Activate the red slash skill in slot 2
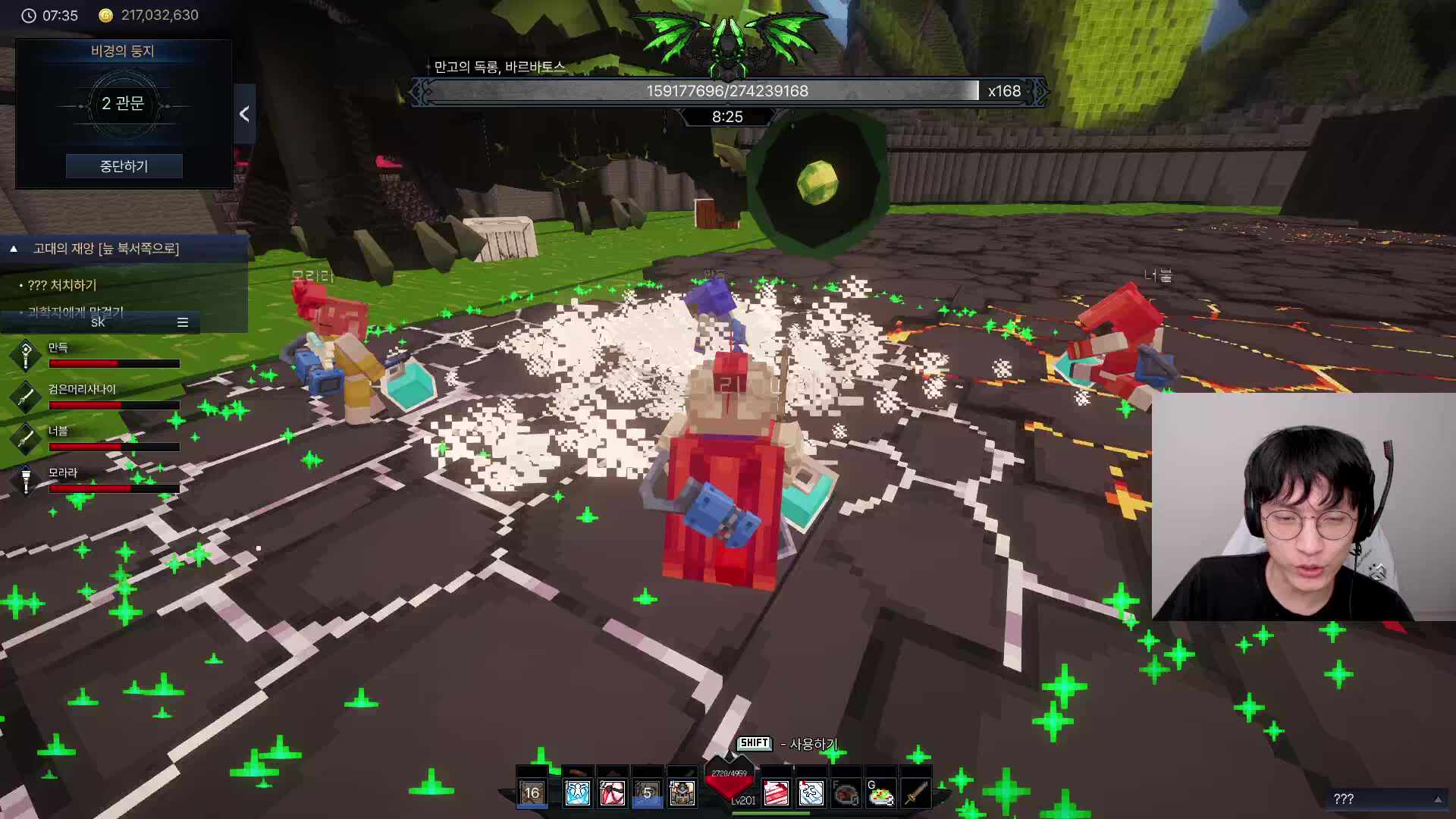1456x819 pixels. click(612, 793)
